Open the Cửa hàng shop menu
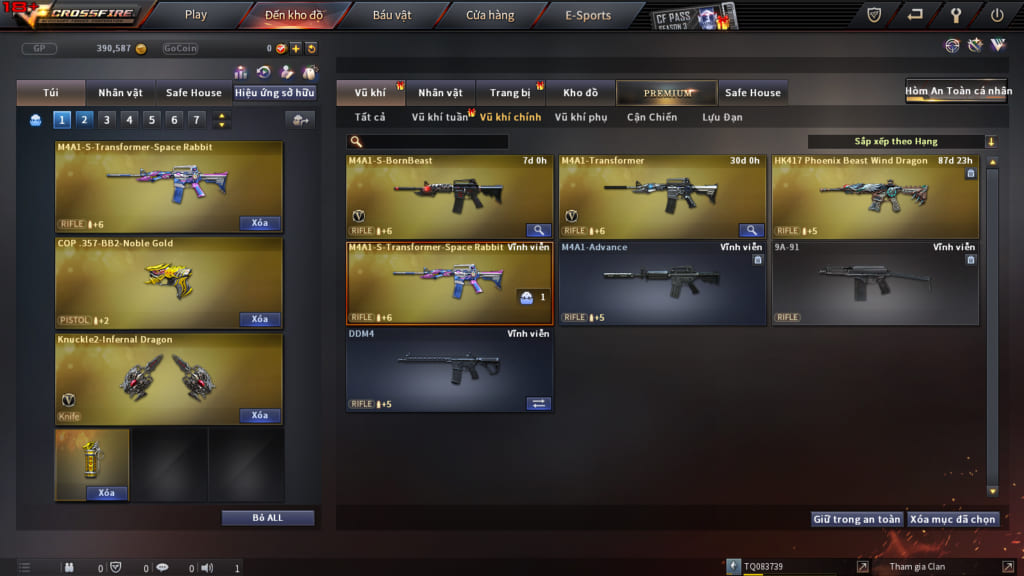Viewport: 1024px width, 576px height. 490,15
